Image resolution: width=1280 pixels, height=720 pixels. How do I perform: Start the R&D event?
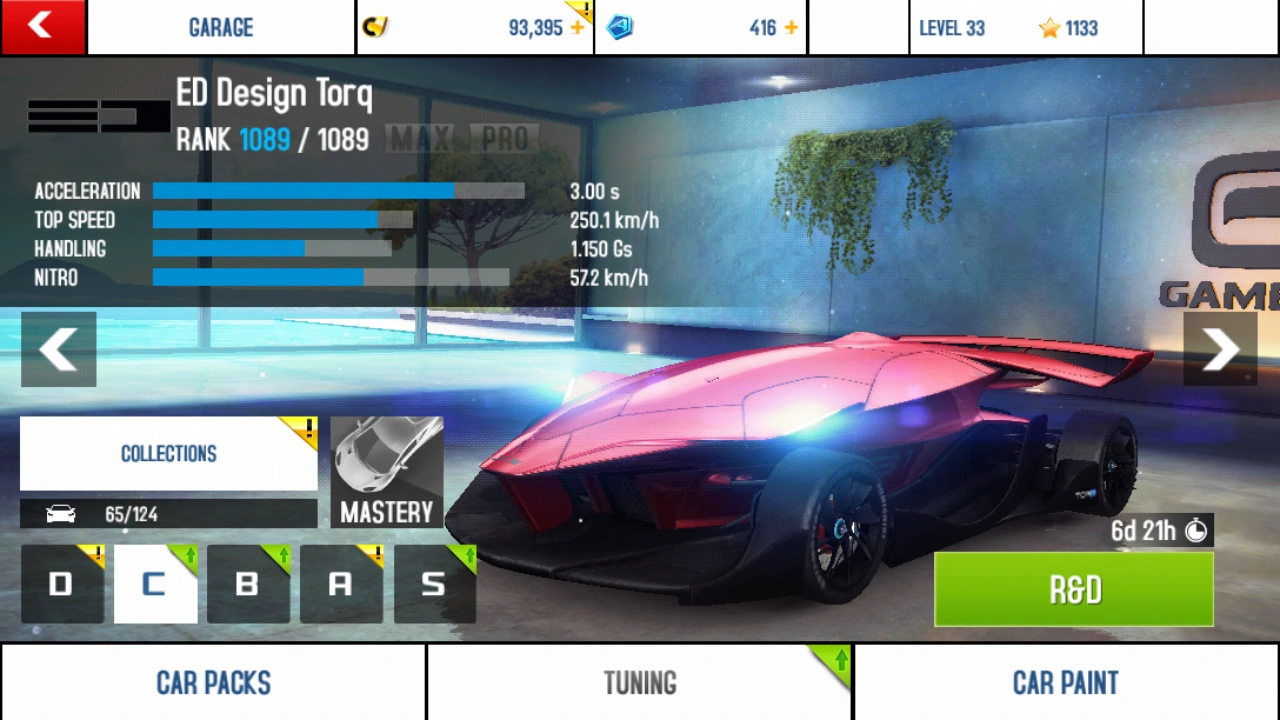(1074, 590)
